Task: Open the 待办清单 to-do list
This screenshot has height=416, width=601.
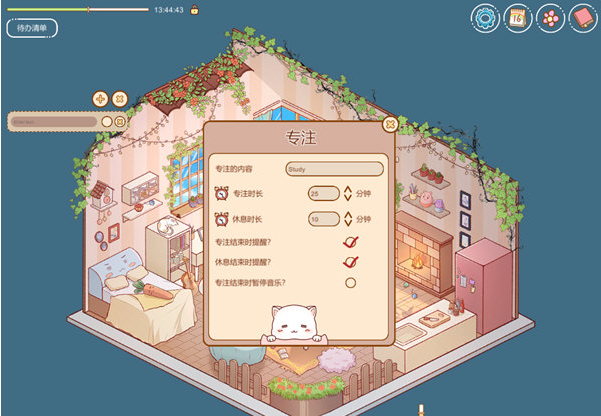Action: (x=32, y=28)
